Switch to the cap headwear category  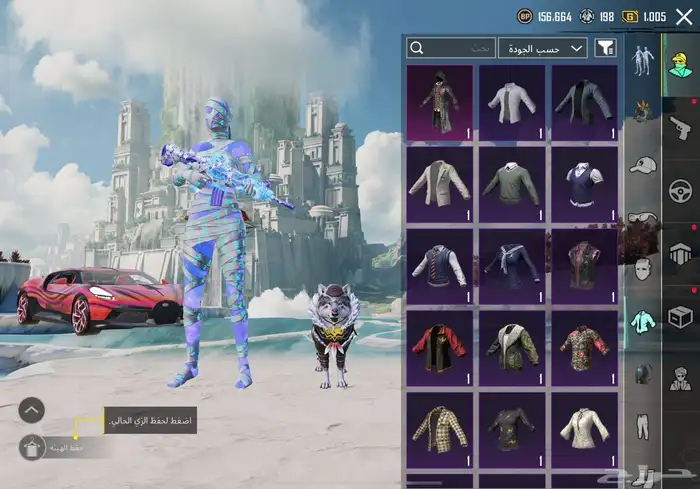(x=642, y=165)
